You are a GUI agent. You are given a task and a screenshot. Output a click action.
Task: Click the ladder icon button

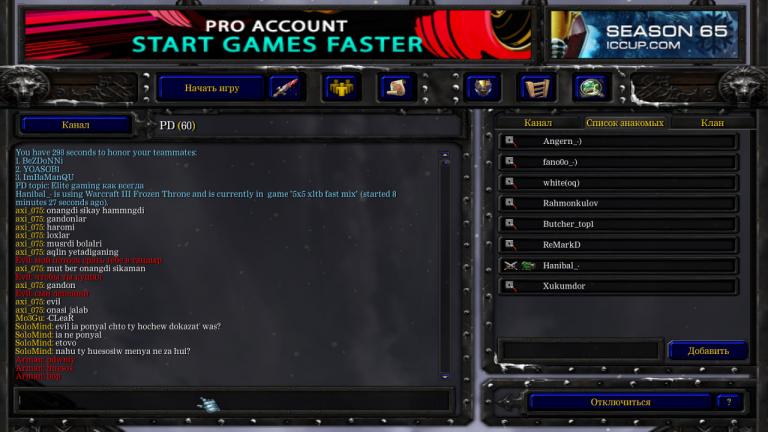537,88
